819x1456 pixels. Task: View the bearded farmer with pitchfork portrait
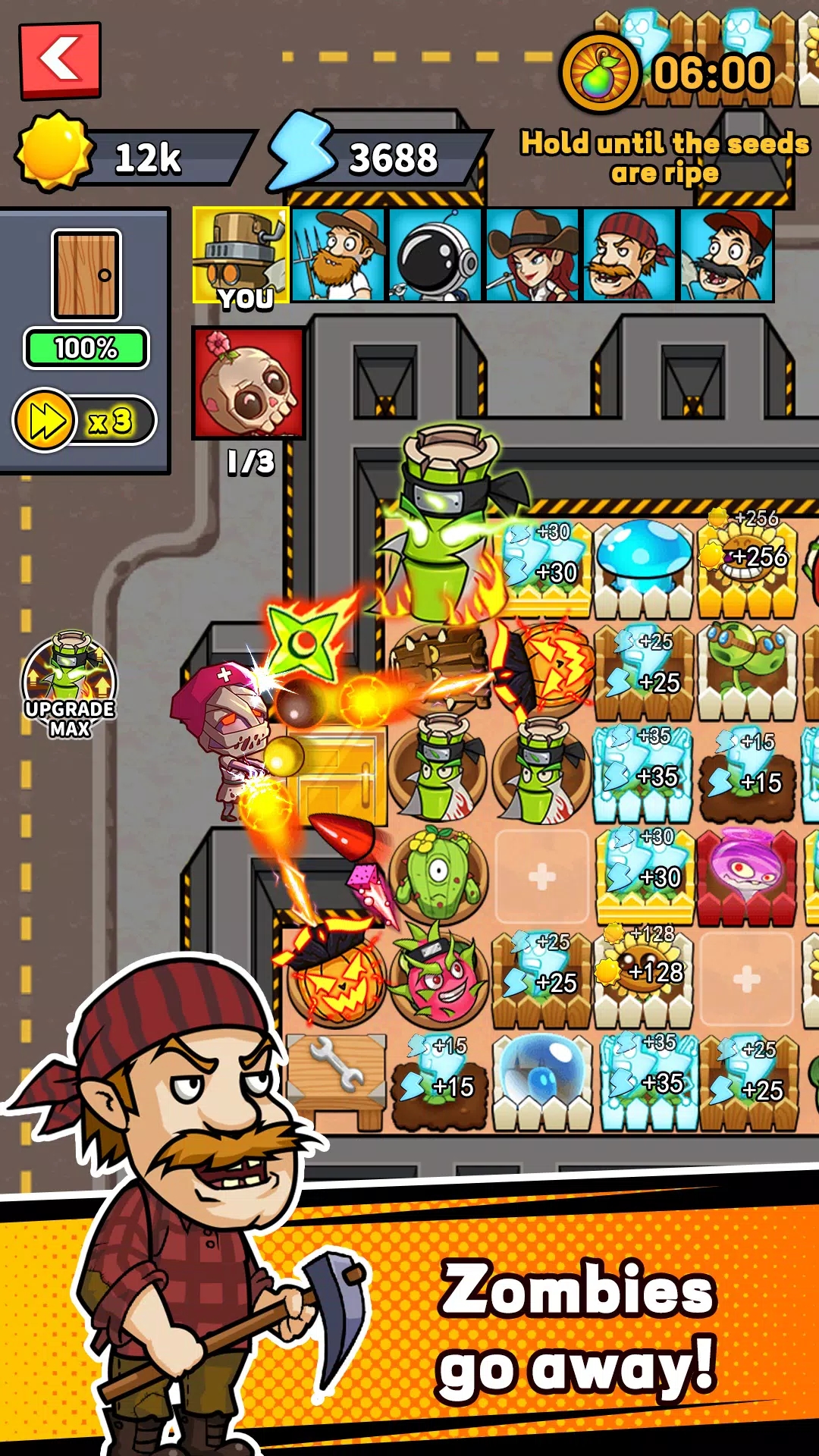coord(338,256)
